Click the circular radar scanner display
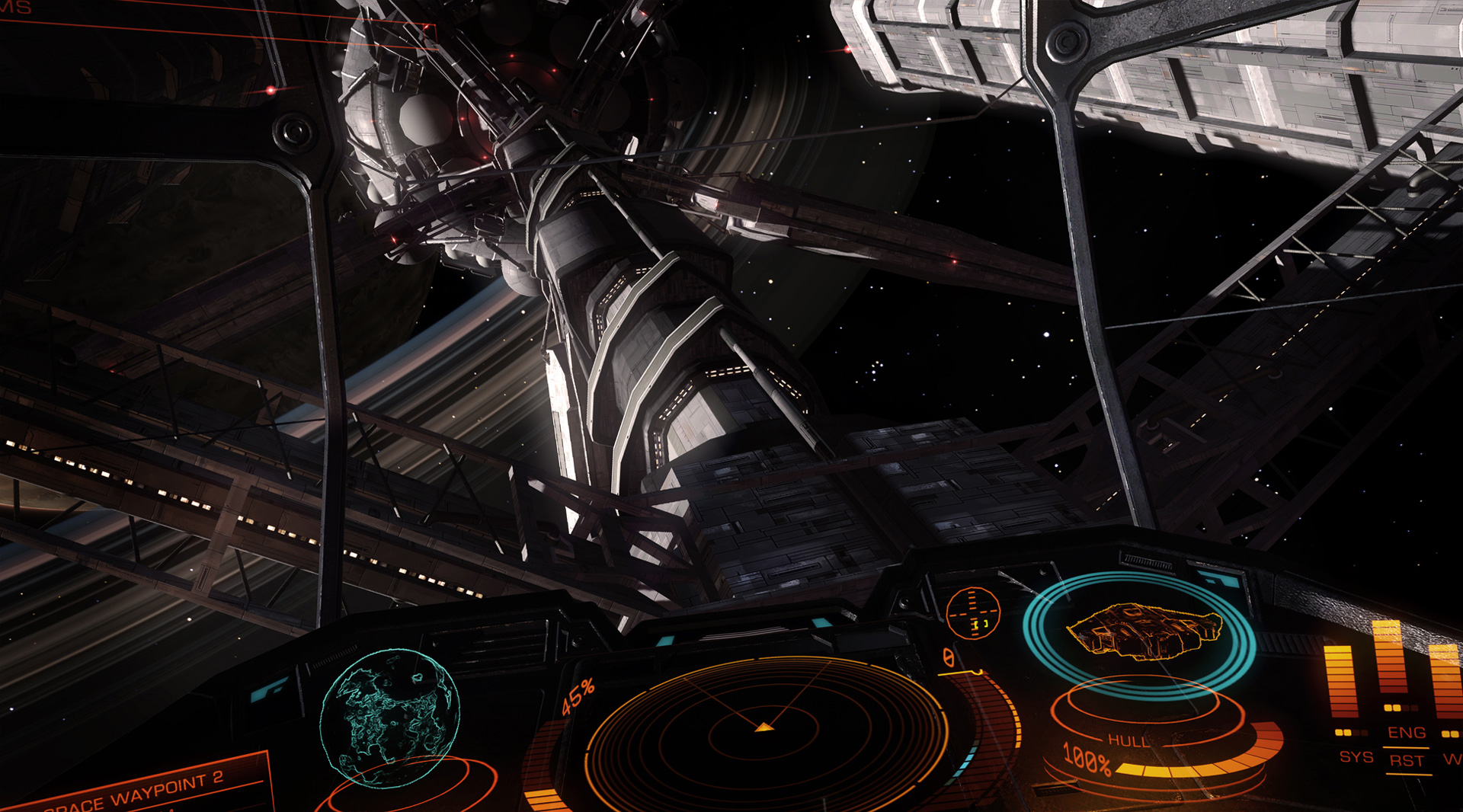 tap(764, 729)
